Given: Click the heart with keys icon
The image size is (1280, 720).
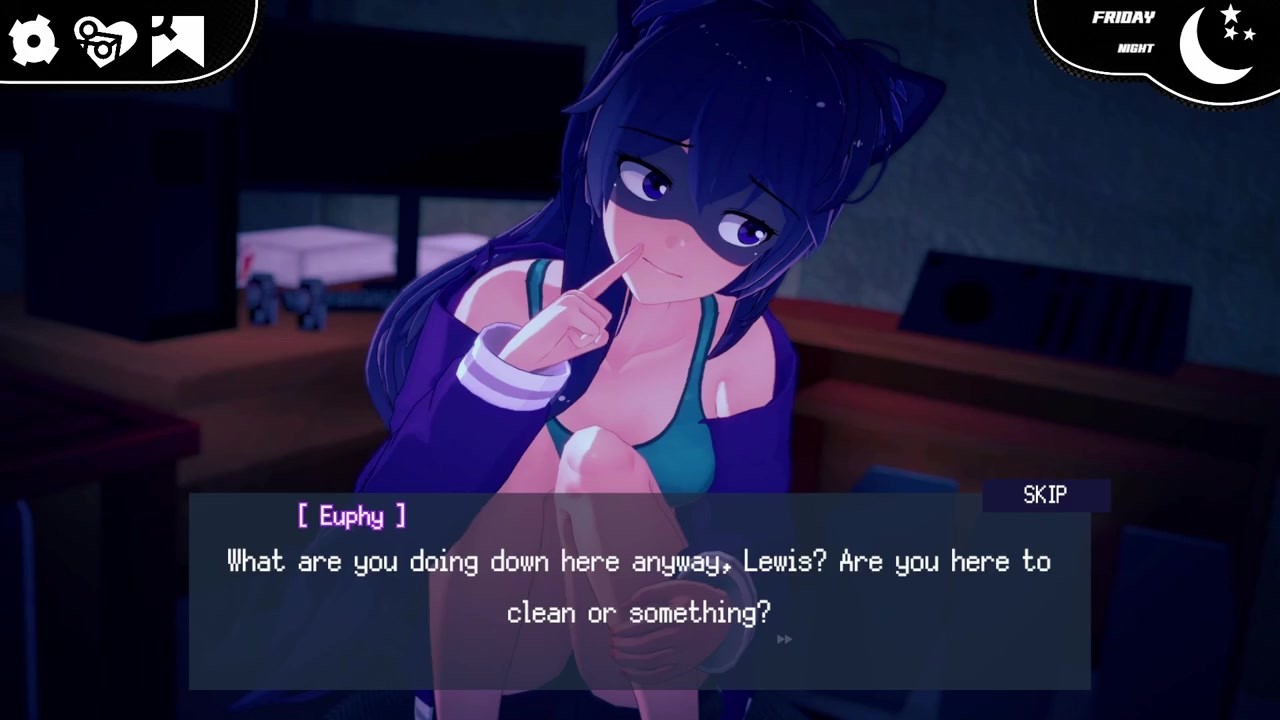Looking at the screenshot, I should [x=105, y=41].
